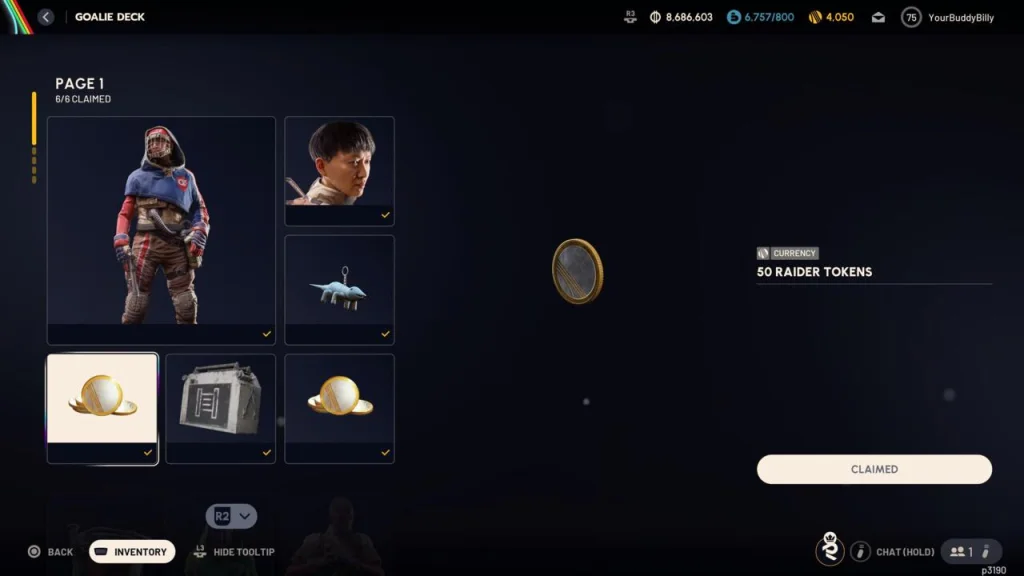Open YourBuddyBilly's player profile
This screenshot has height=576, width=1024.
point(948,17)
